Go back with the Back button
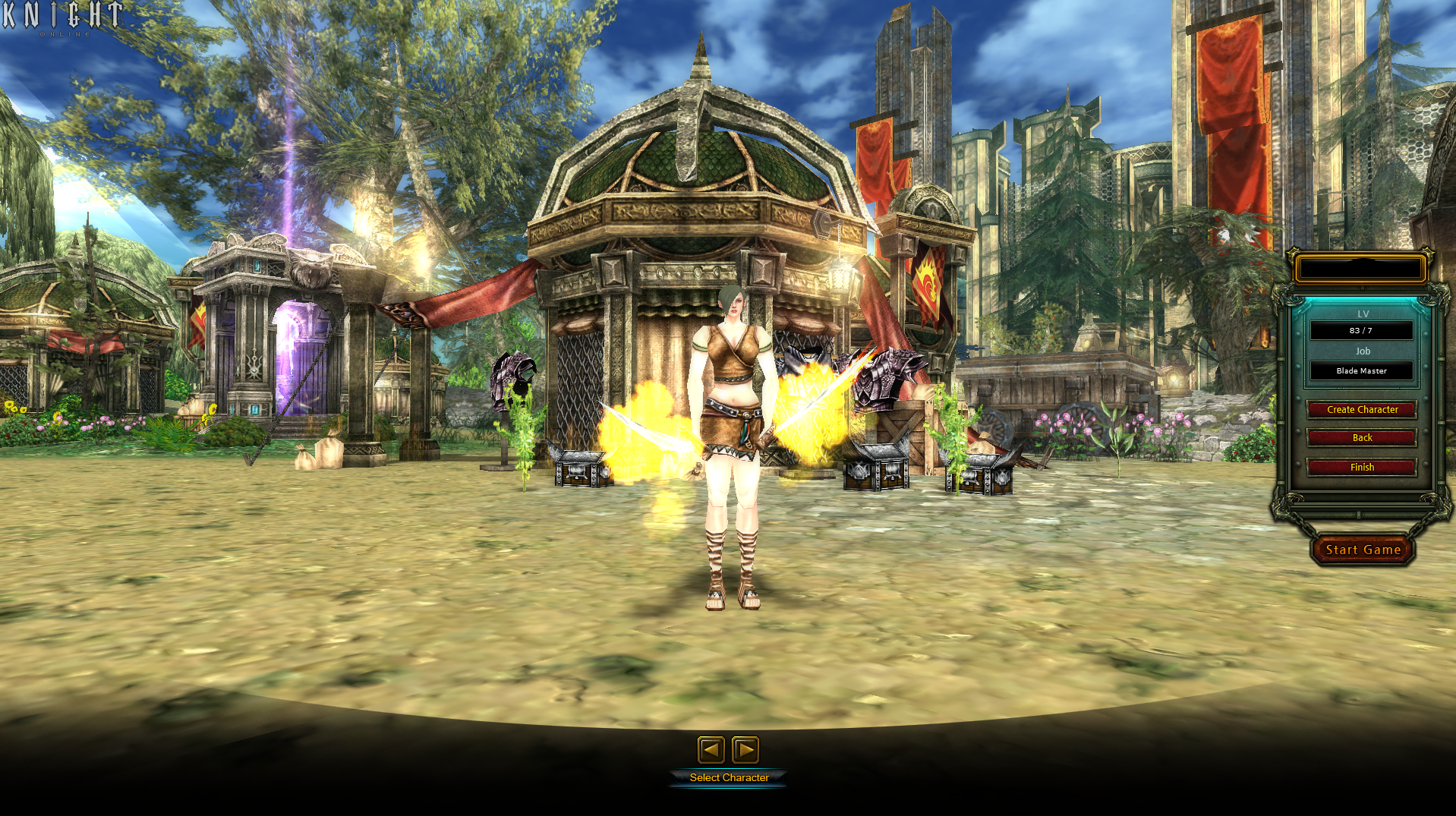The width and height of the screenshot is (1456, 816). [x=1362, y=438]
